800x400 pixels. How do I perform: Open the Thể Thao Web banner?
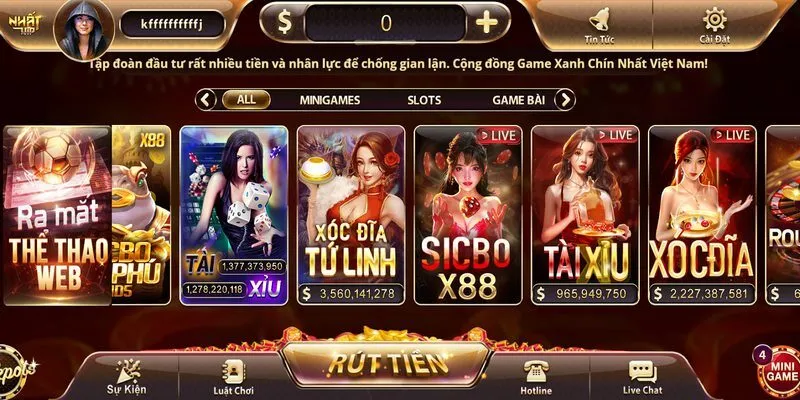(58, 215)
